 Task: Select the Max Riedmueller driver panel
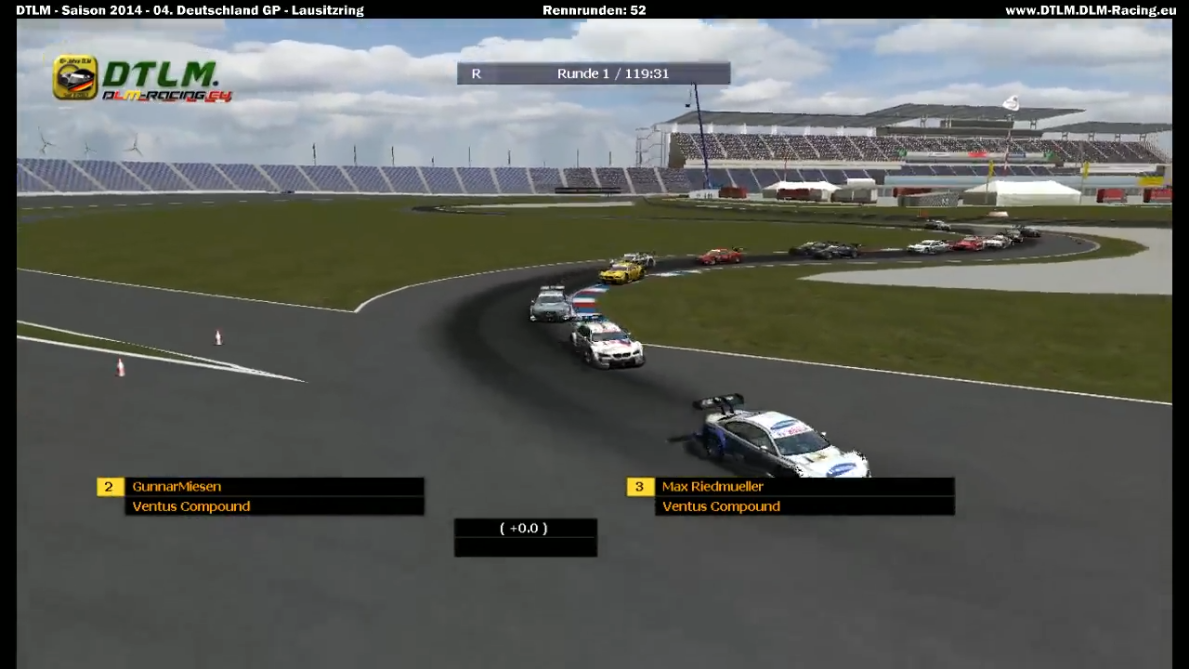pyautogui.click(x=804, y=487)
